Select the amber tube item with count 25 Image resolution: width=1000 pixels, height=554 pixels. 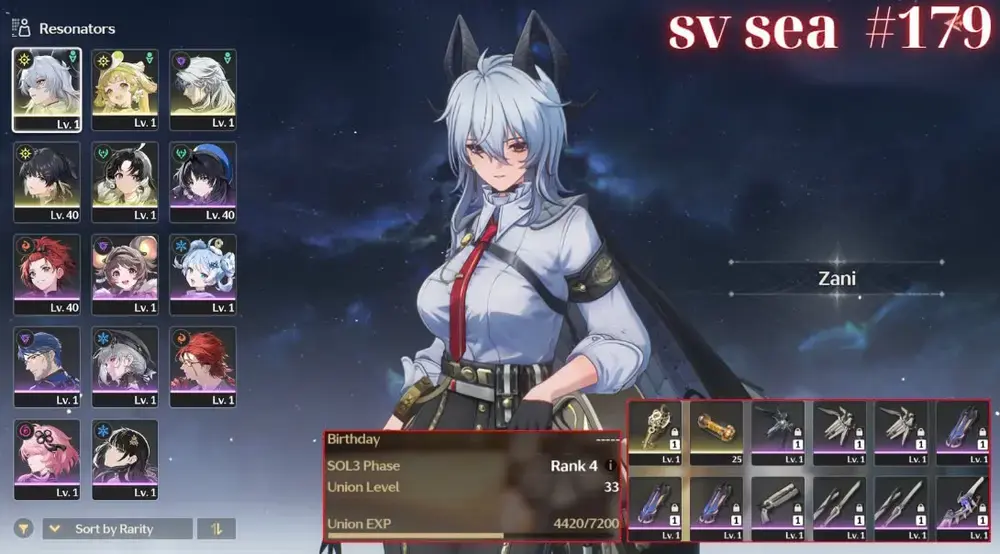(x=716, y=431)
